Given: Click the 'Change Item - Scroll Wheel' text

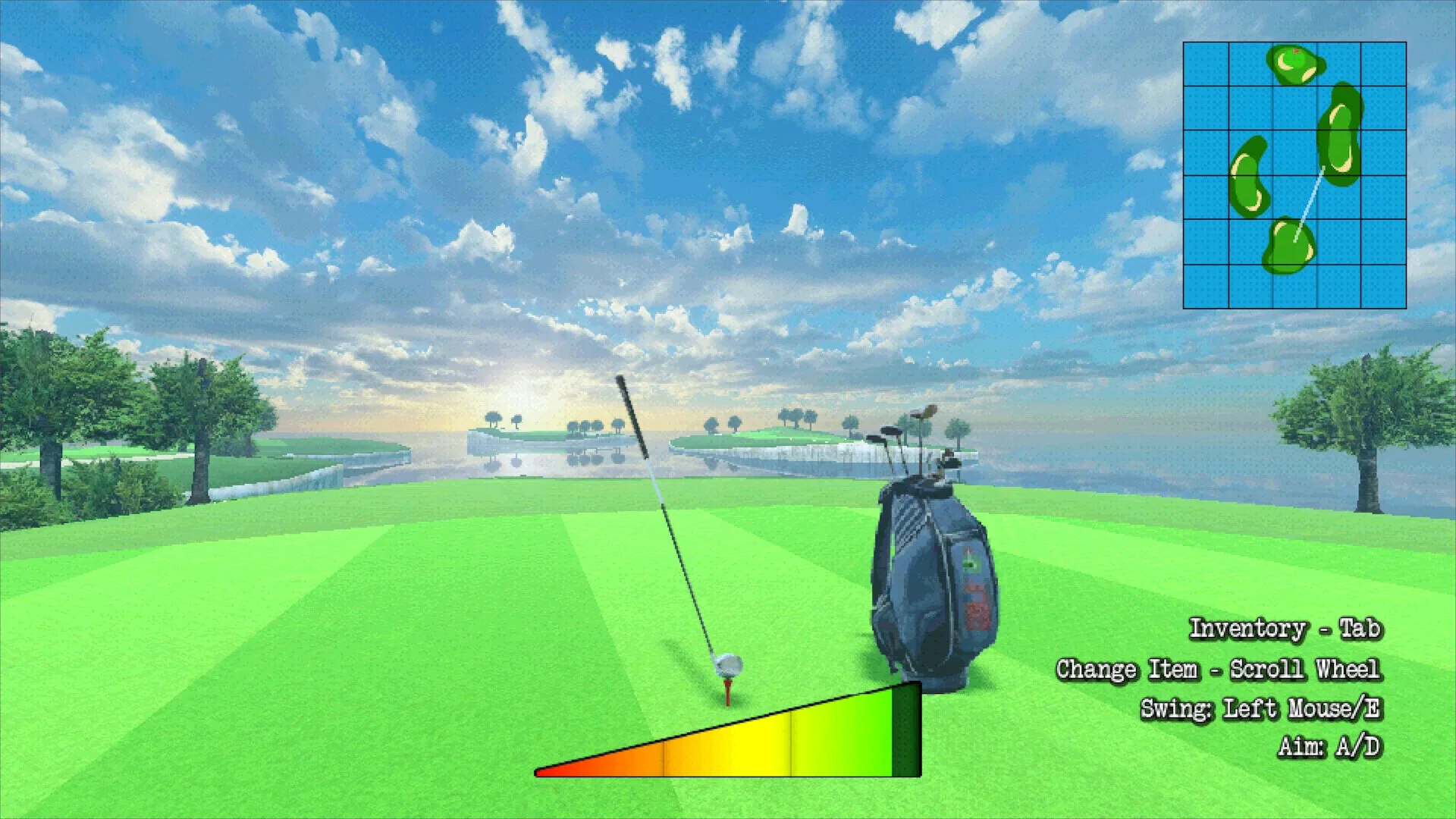Looking at the screenshot, I should (1221, 669).
